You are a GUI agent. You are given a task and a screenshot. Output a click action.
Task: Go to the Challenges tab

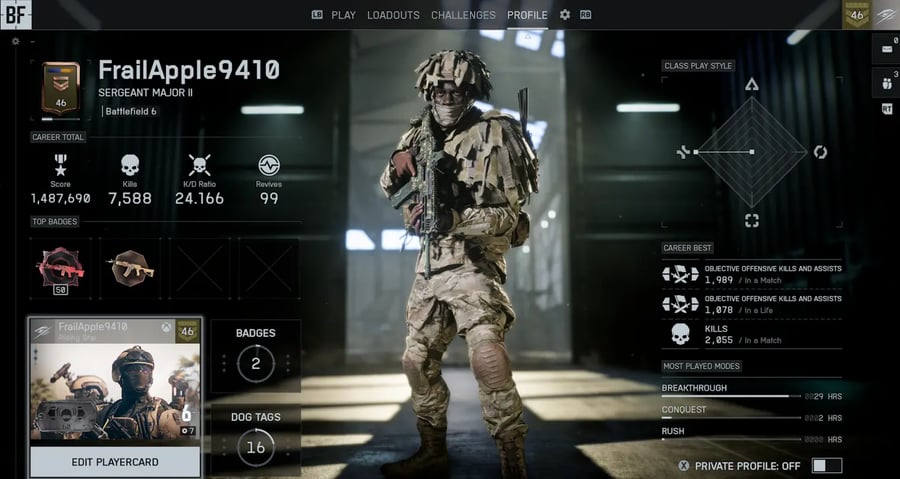[x=463, y=15]
